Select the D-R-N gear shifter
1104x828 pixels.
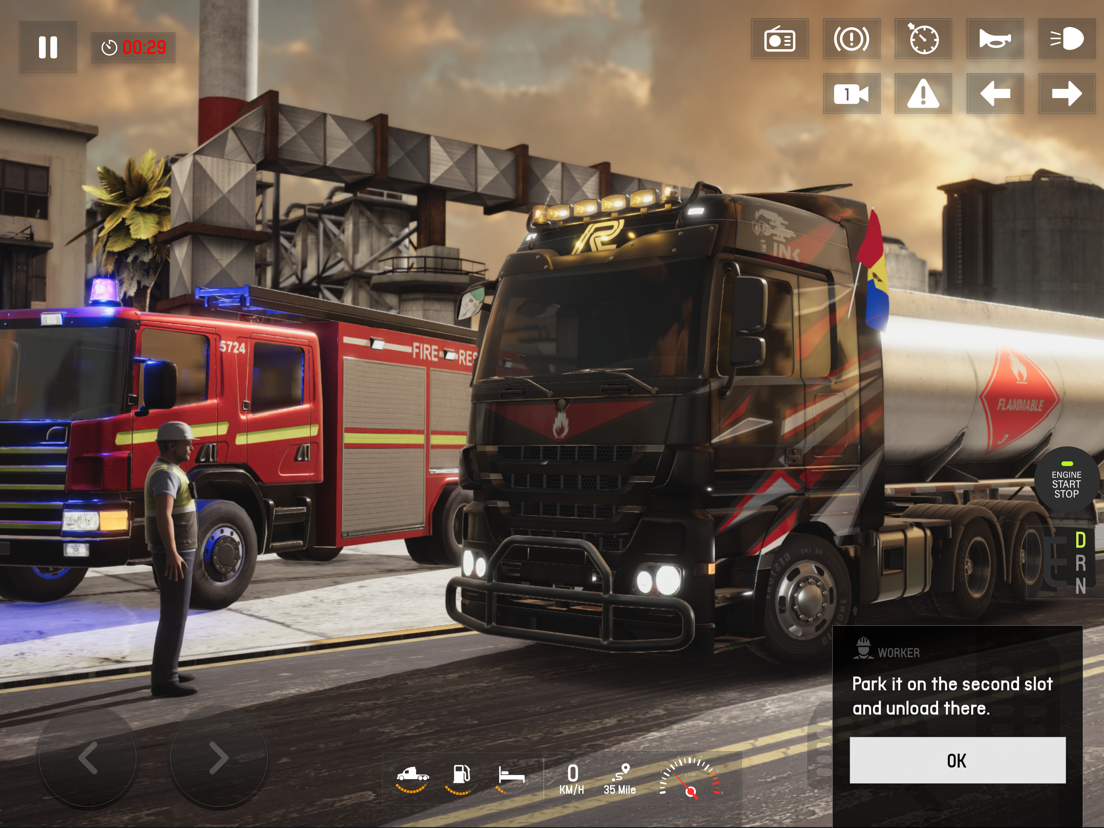click(x=1079, y=564)
